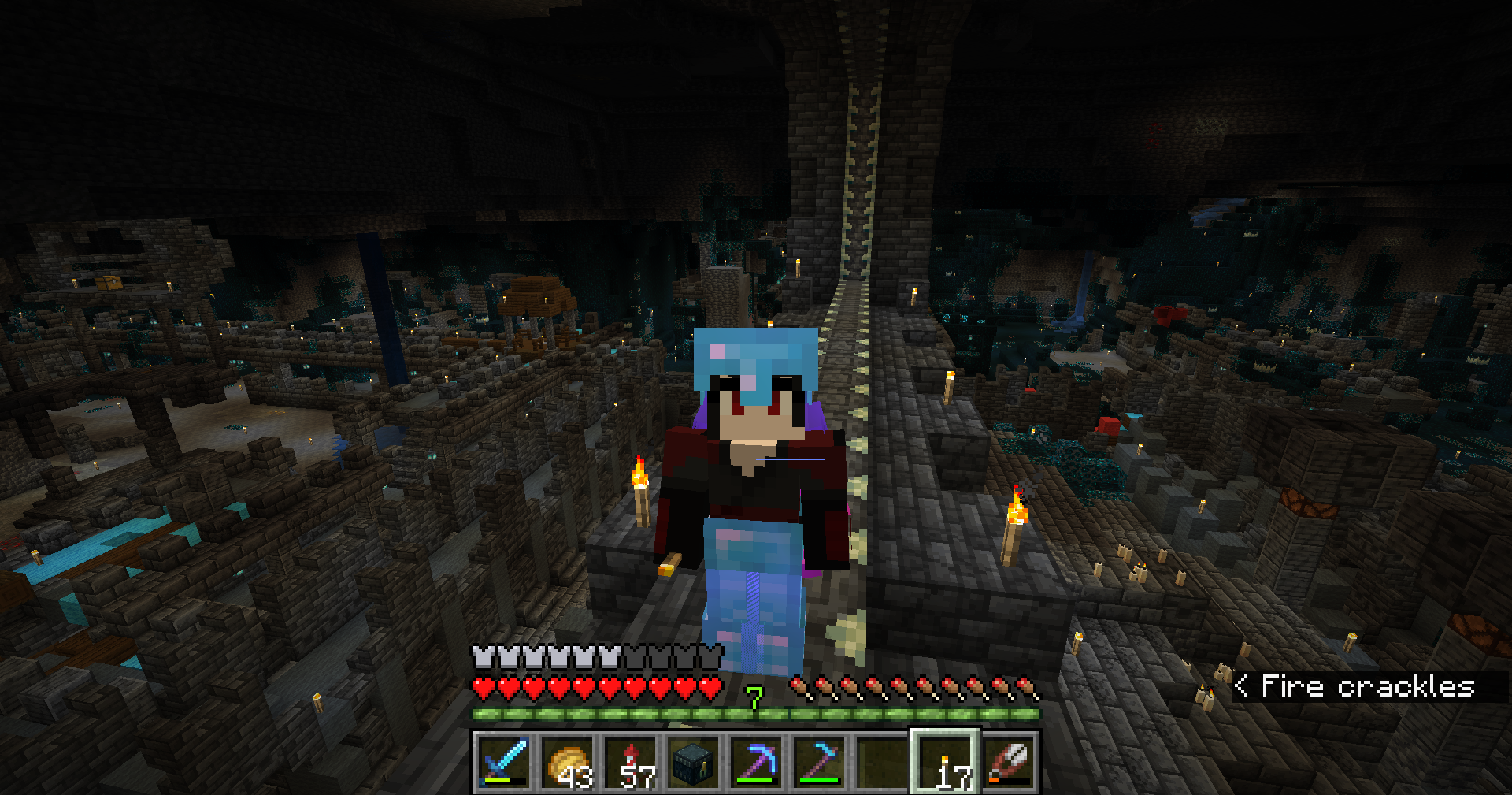
Task: Choose the firework rocket stack of 57
Action: click(x=630, y=761)
